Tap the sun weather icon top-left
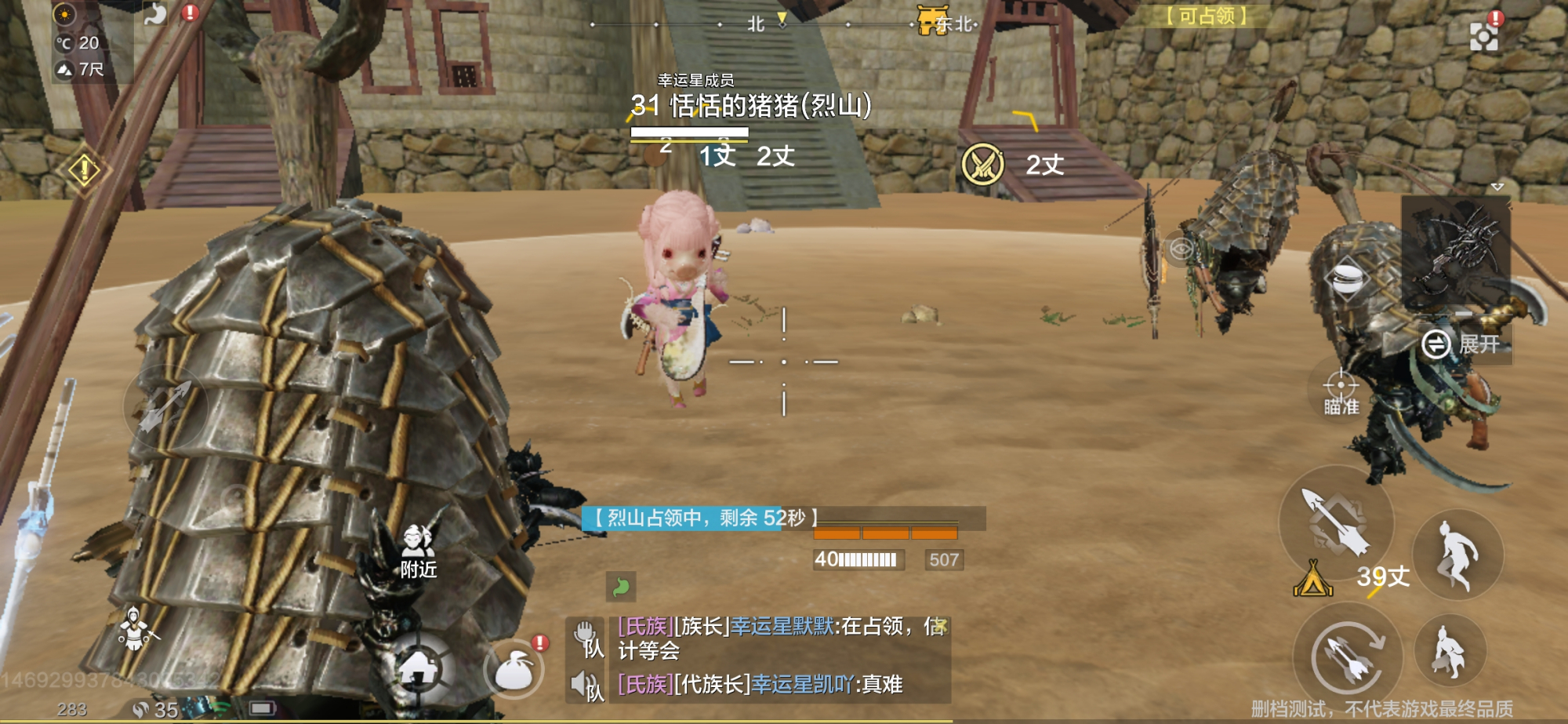 click(x=63, y=14)
